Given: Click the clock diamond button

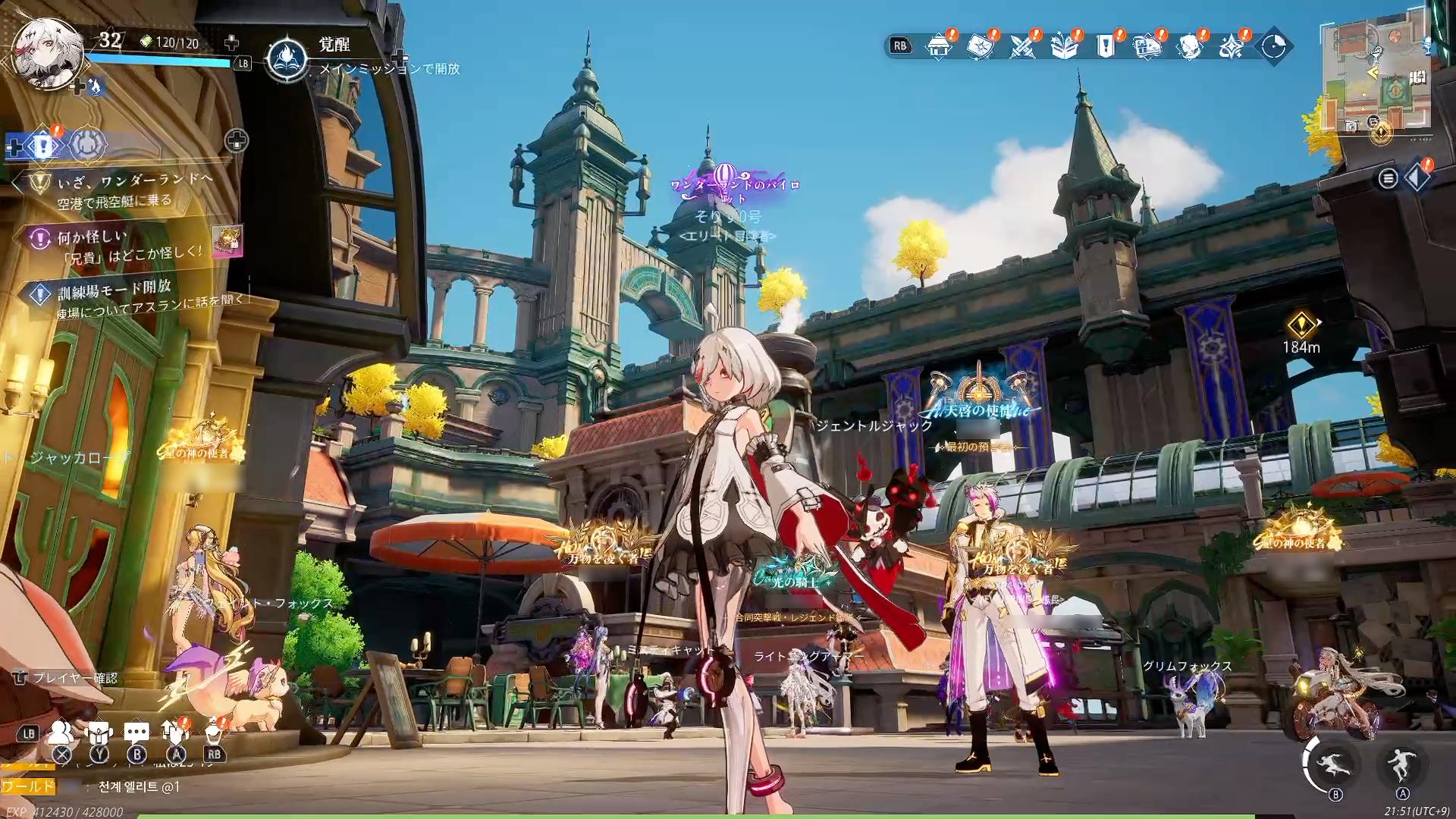Looking at the screenshot, I should tap(1273, 46).
